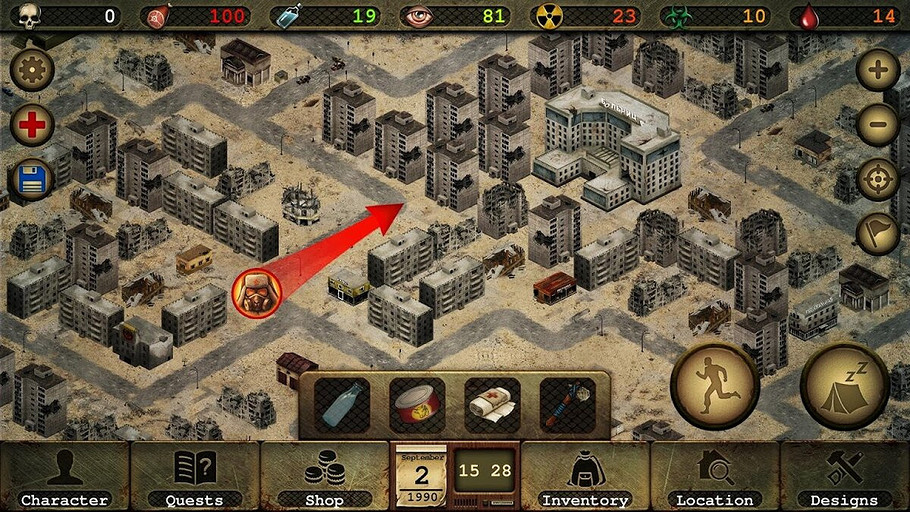This screenshot has height=512, width=910.
Task: Click the gear settings button
Action: tap(32, 70)
